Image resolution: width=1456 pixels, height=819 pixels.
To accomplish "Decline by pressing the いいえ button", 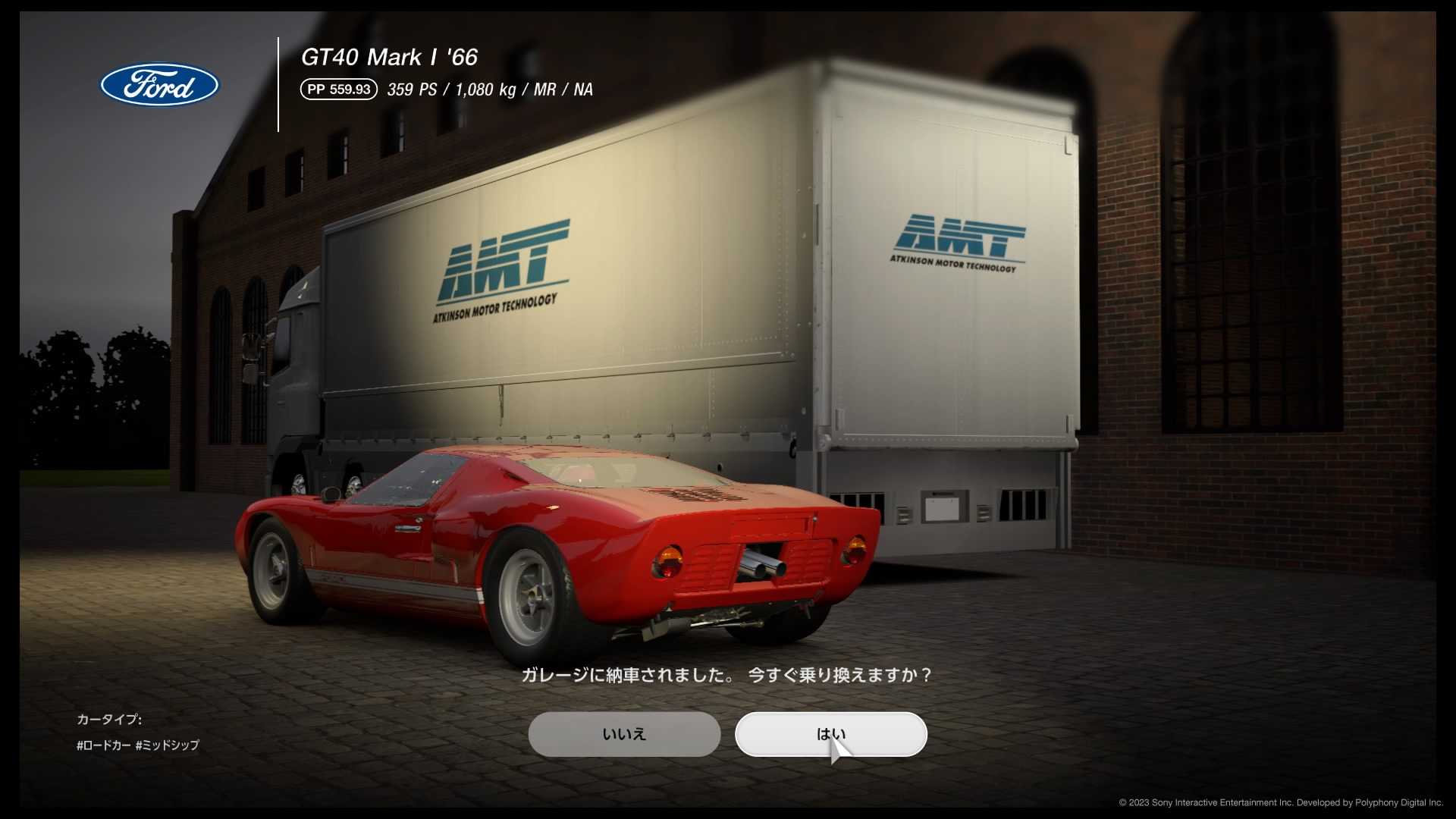I will [624, 733].
